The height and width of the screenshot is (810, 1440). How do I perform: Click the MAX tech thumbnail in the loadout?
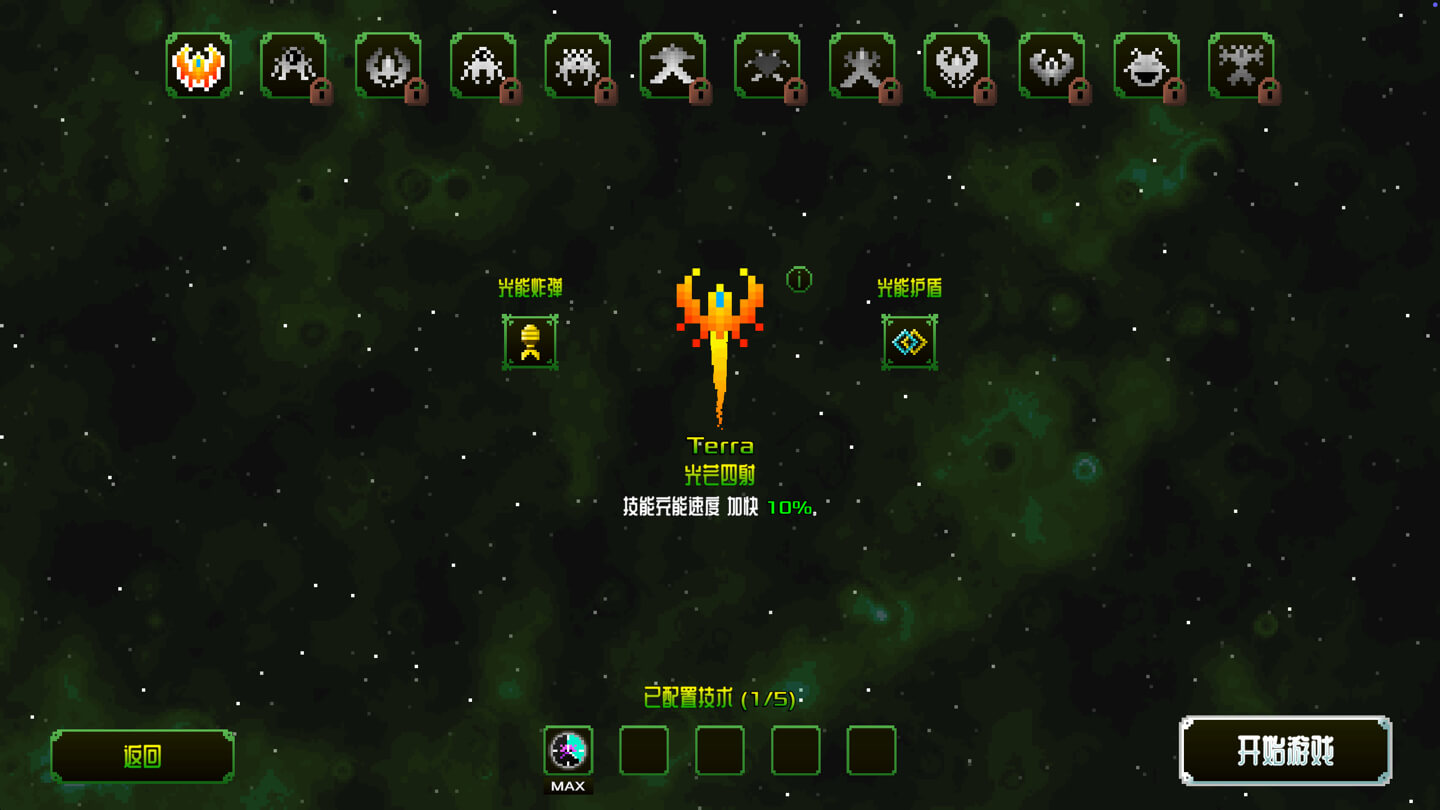pos(568,752)
